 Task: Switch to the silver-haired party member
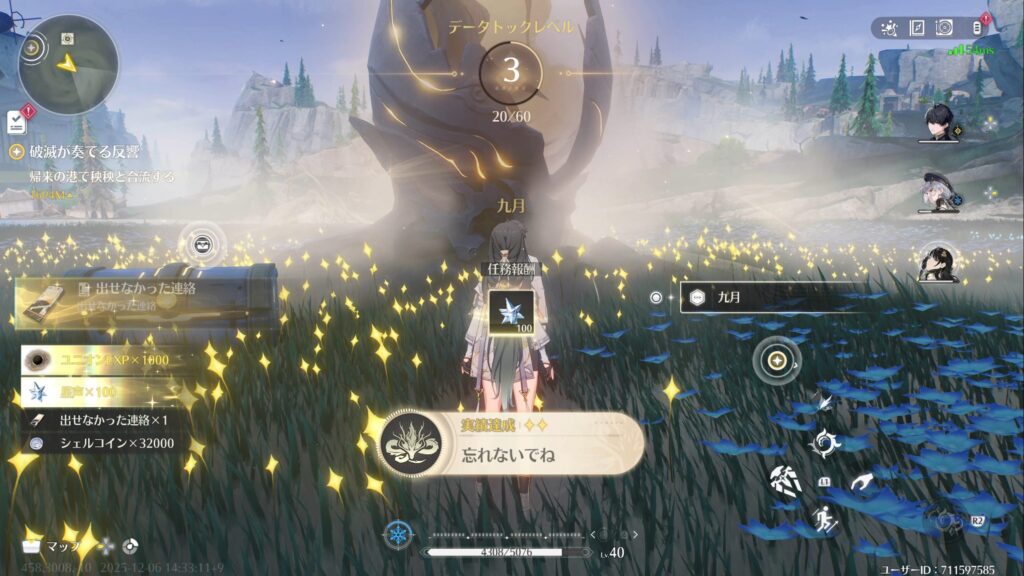click(x=937, y=193)
